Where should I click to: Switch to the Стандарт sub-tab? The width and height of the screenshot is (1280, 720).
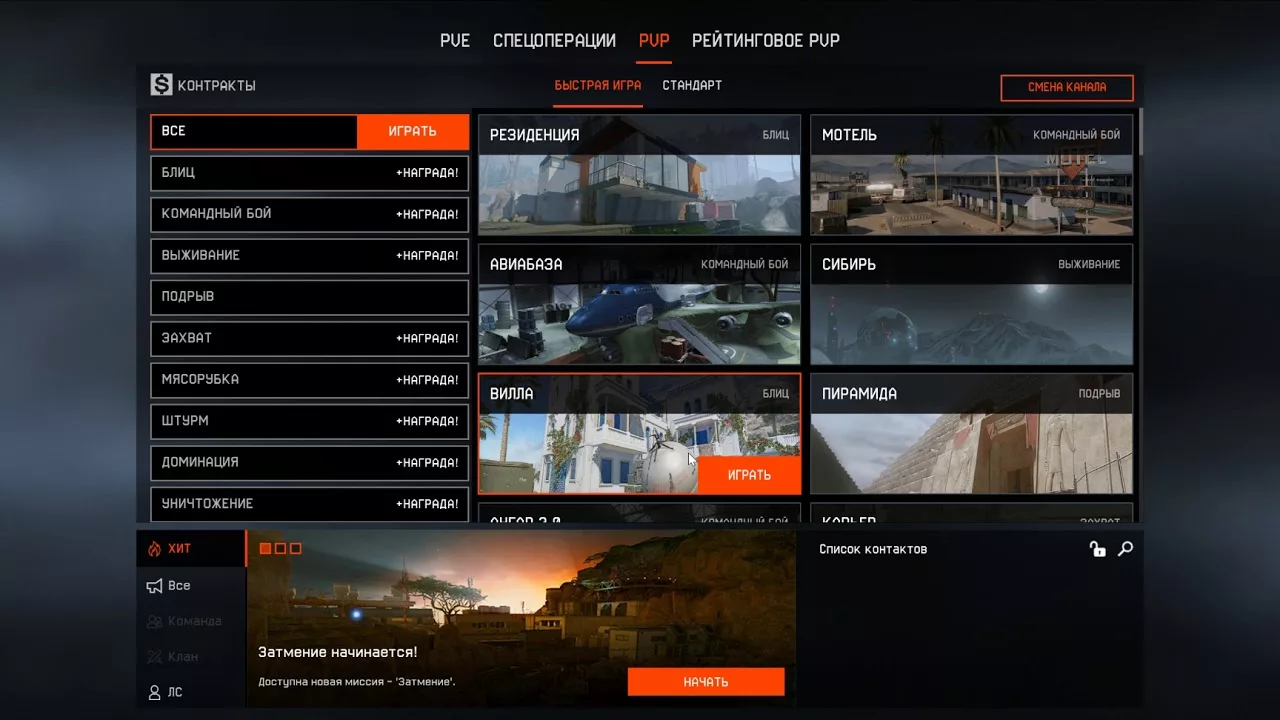pyautogui.click(x=692, y=86)
